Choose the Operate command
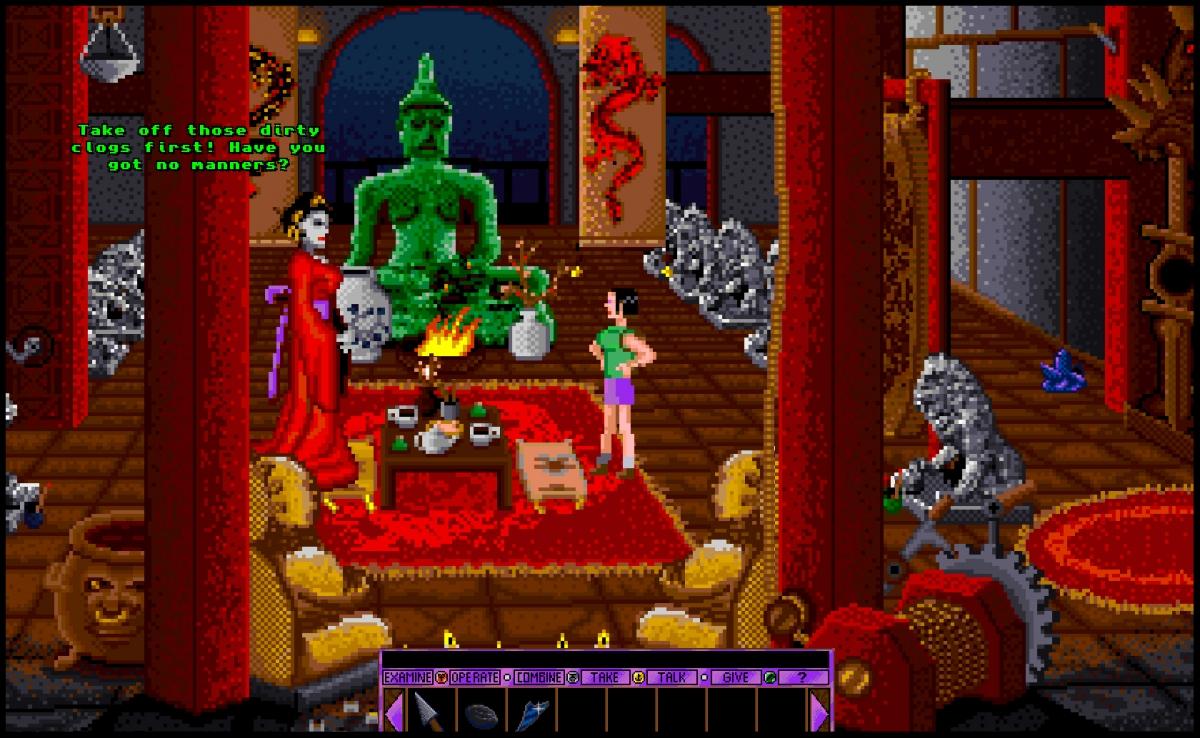 click(474, 677)
